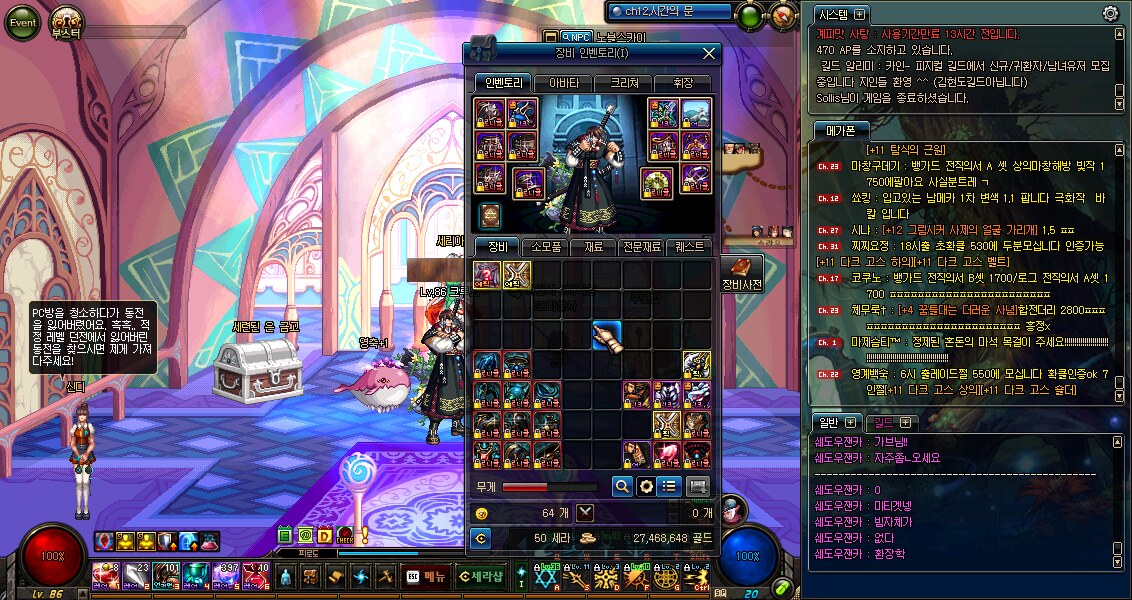Screen dimensions: 1132x600
Task: Open the 메뉴 ESC button
Action: [x=426, y=575]
